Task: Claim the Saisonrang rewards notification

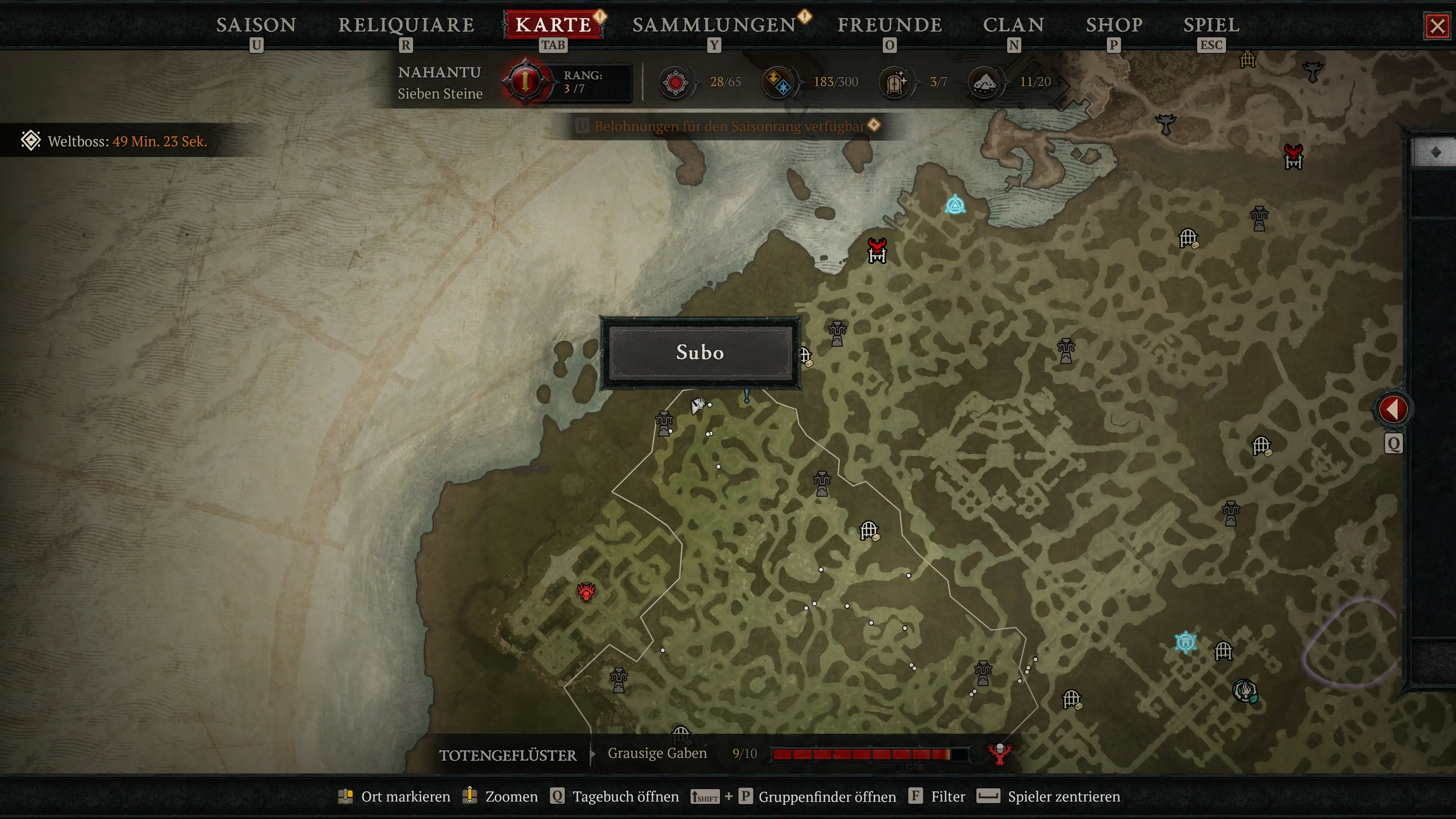Action: pos(729,126)
